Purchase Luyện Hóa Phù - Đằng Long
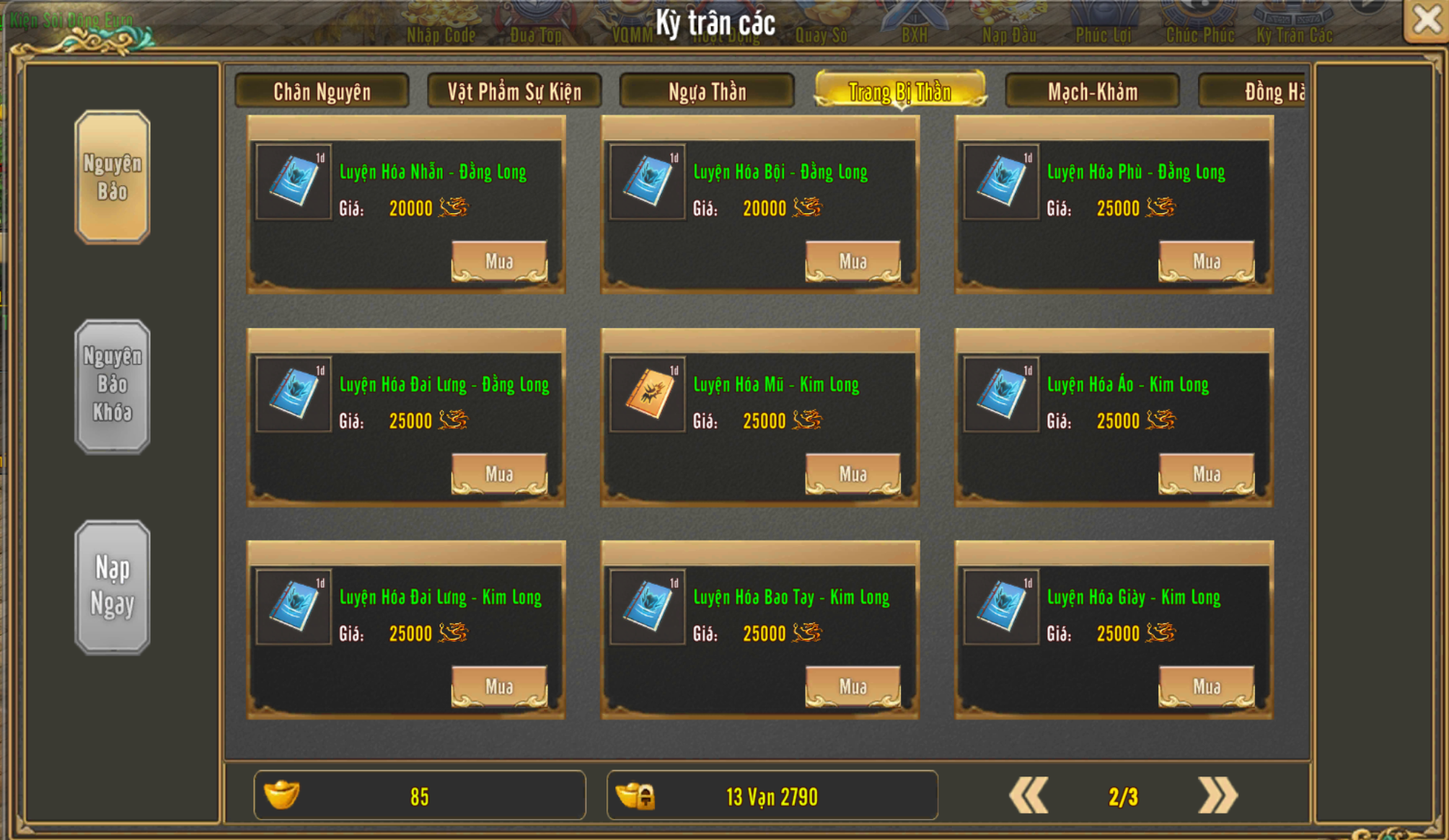 pyautogui.click(x=1206, y=261)
